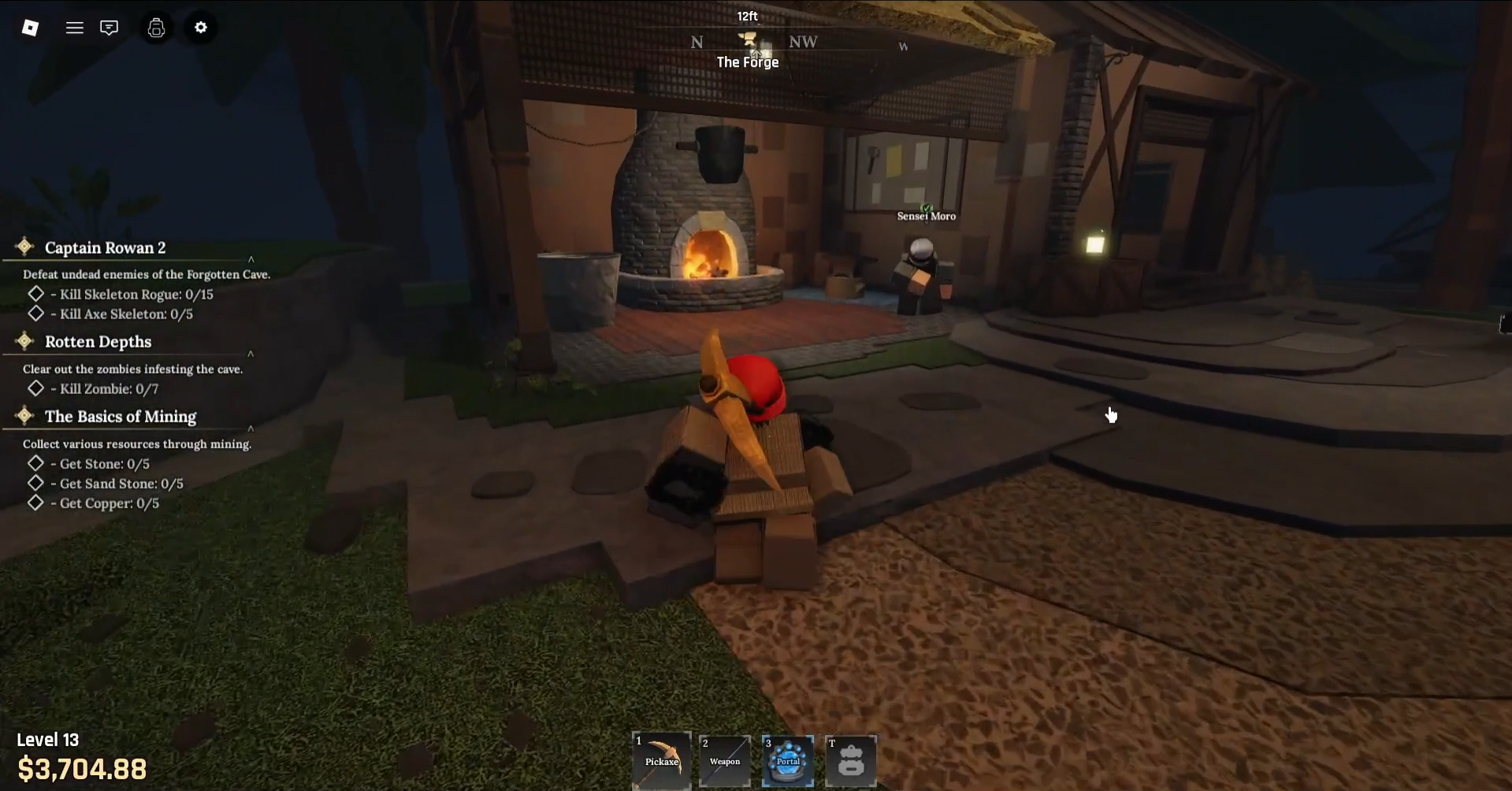Open the chat bubble icon
Image resolution: width=1512 pixels, height=791 pixels.
tap(109, 28)
